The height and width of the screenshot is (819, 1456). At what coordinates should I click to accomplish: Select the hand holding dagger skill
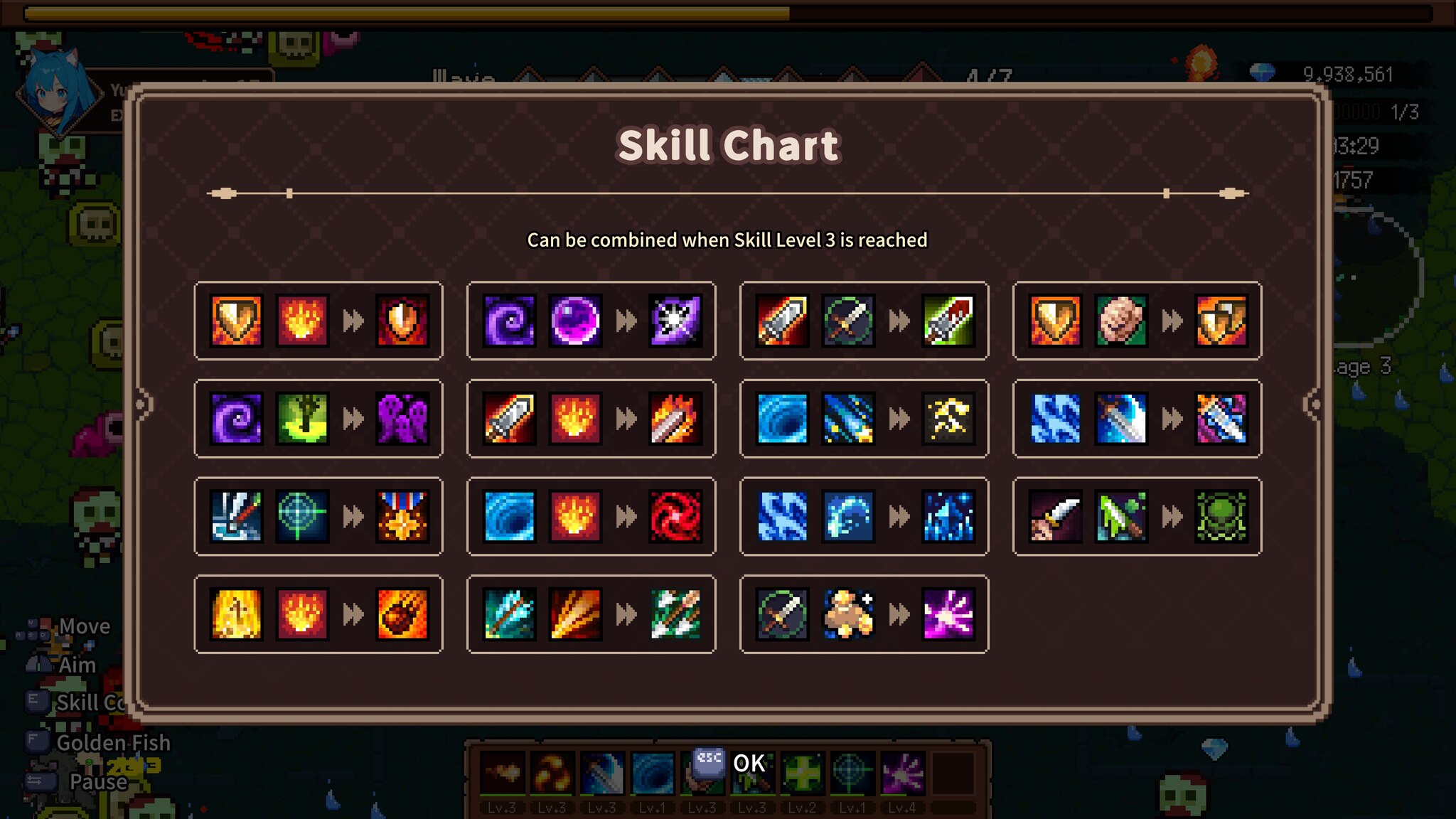click(x=1056, y=516)
